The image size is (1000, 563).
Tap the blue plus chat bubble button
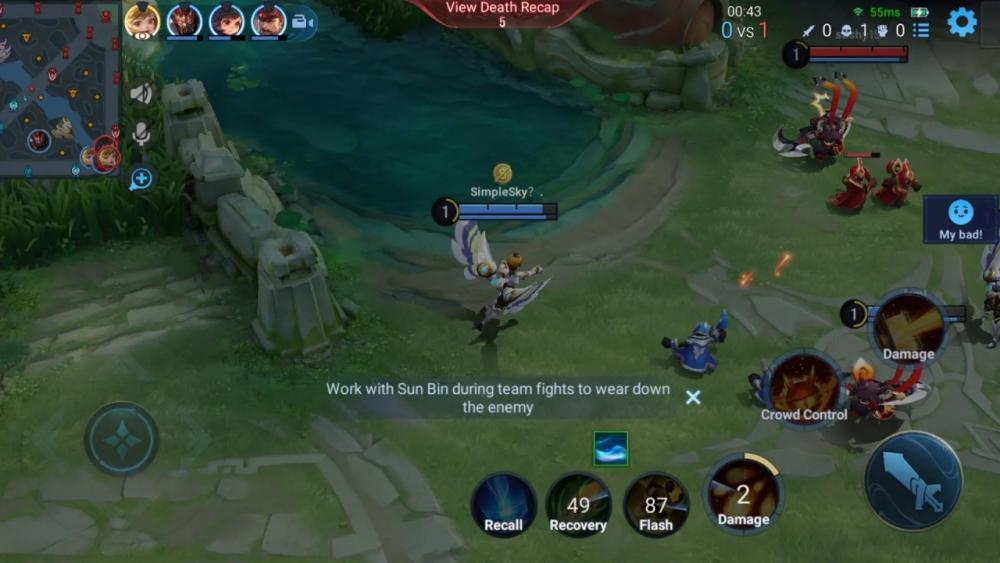(141, 179)
